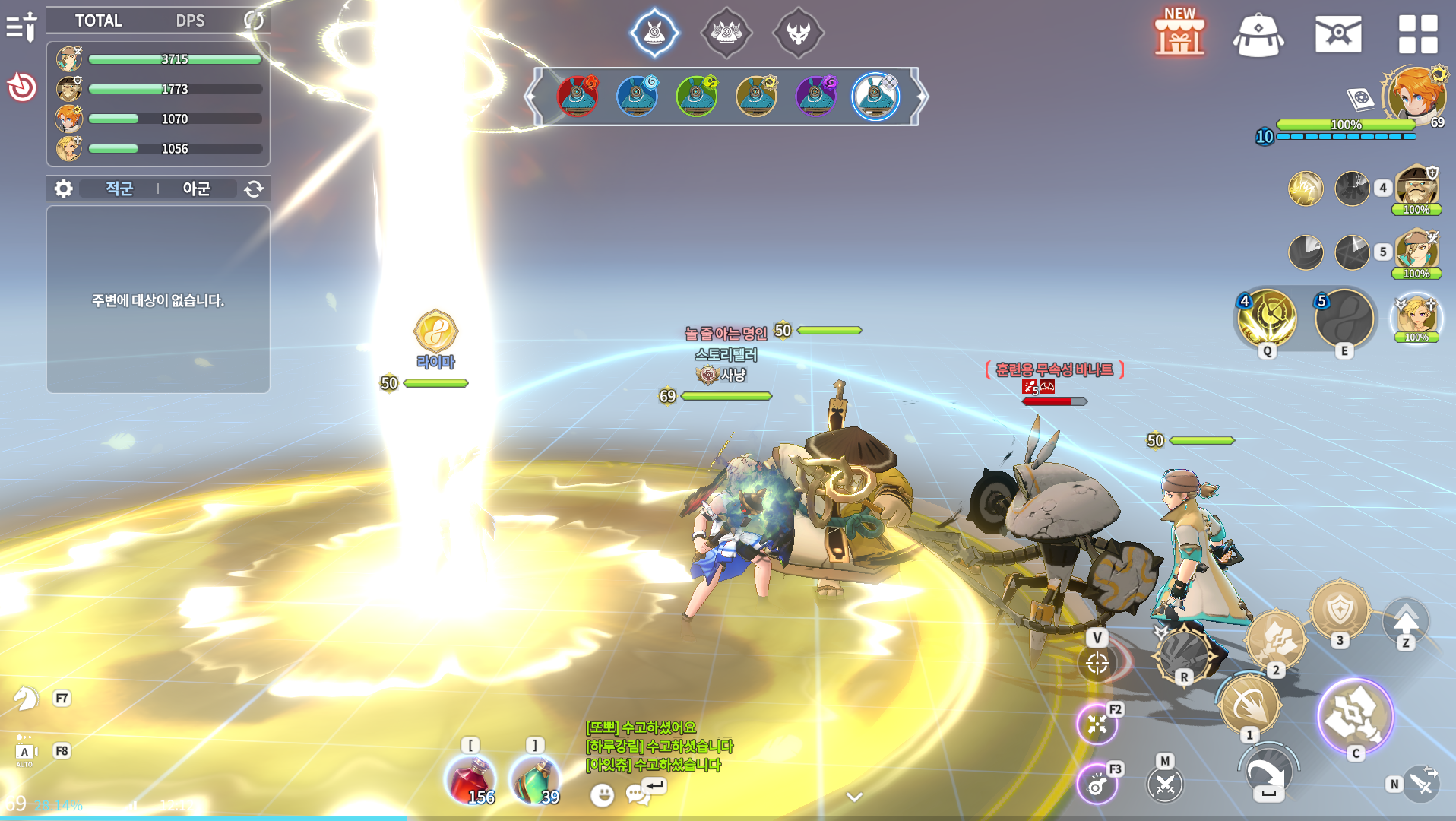Switch to the bearded hat party member
Screen dimensions: 1456x821
pyautogui.click(x=1416, y=185)
